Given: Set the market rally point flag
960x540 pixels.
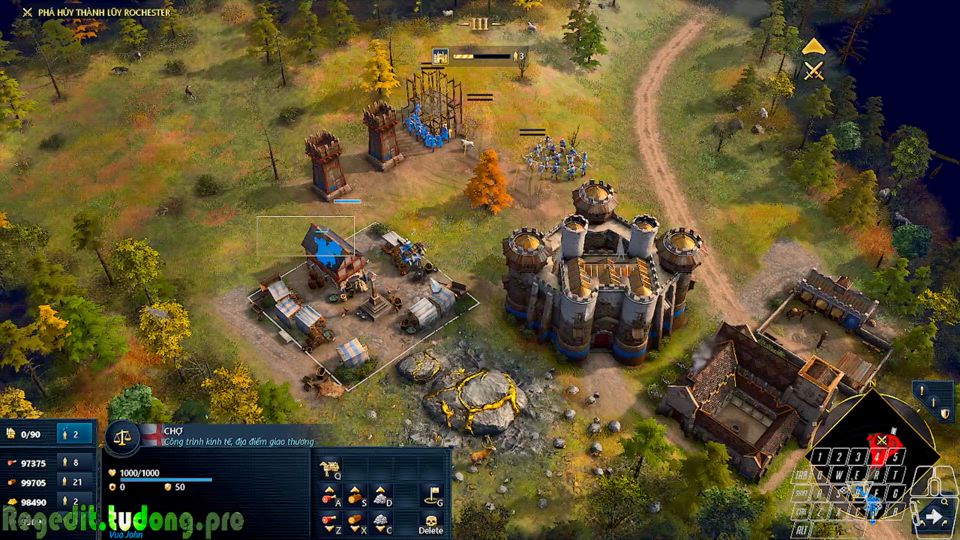Looking at the screenshot, I should pos(432,494).
